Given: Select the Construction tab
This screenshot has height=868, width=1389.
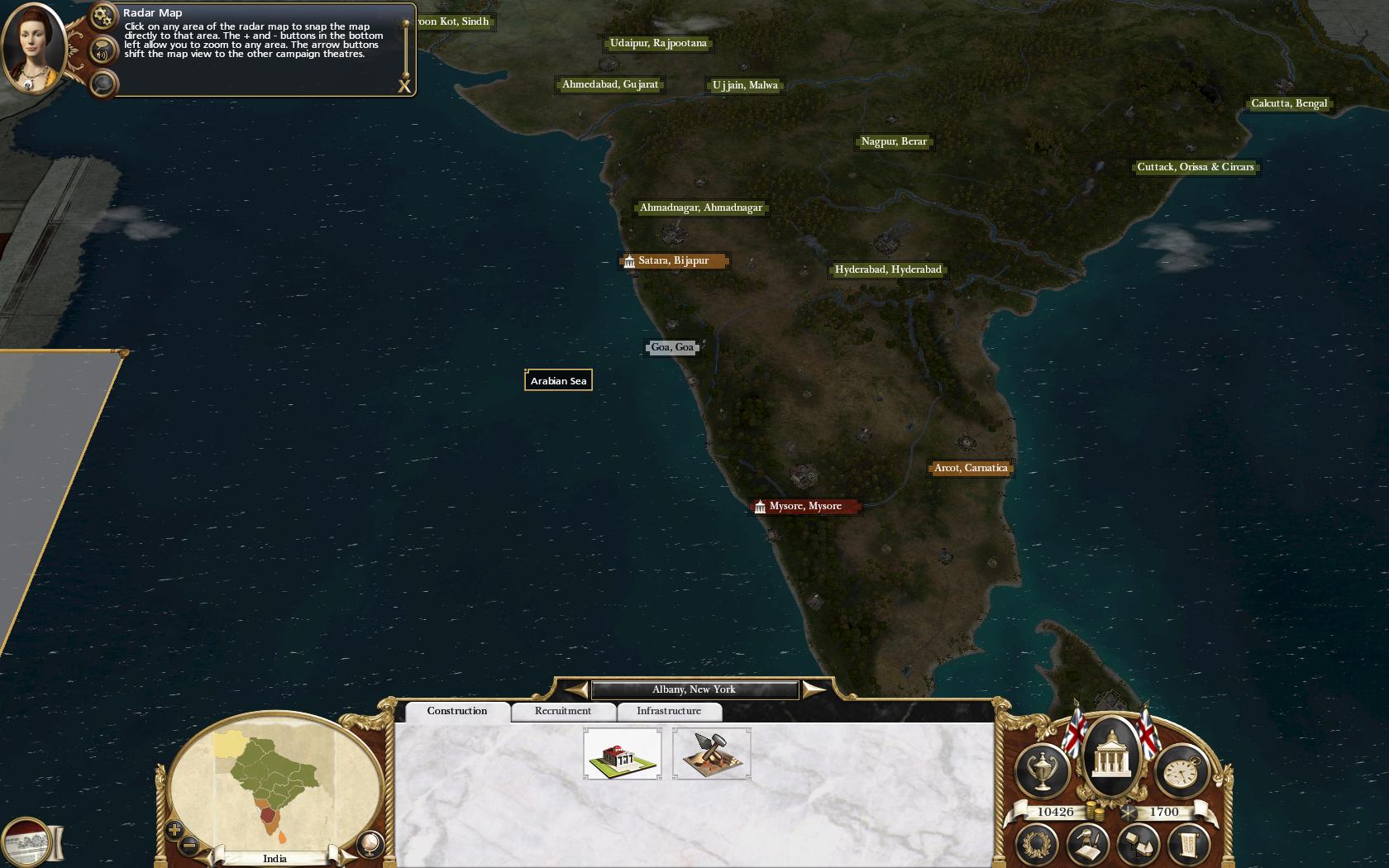Looking at the screenshot, I should (x=456, y=711).
